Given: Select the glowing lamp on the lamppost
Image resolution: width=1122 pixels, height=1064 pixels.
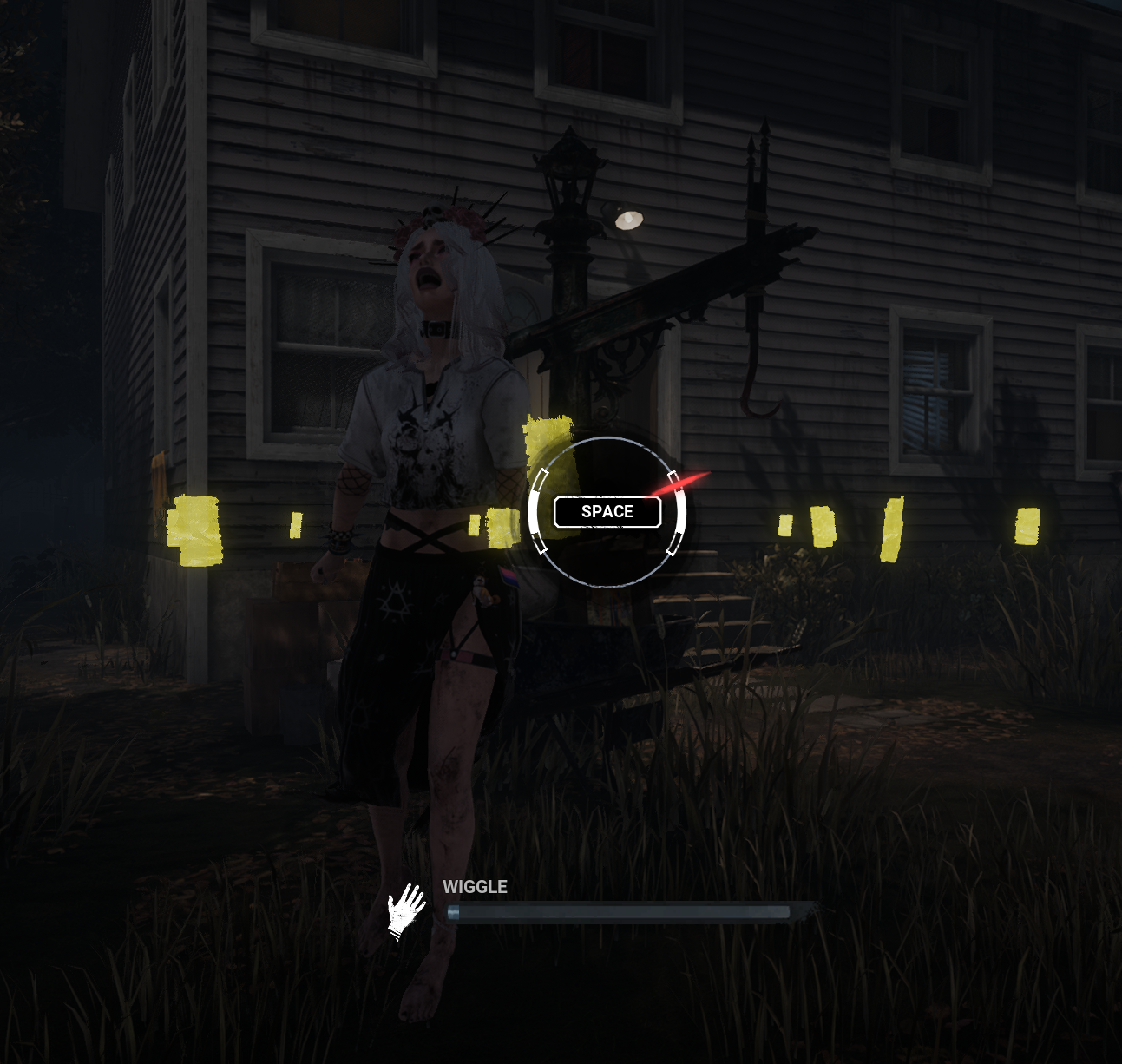Looking at the screenshot, I should [x=627, y=218].
